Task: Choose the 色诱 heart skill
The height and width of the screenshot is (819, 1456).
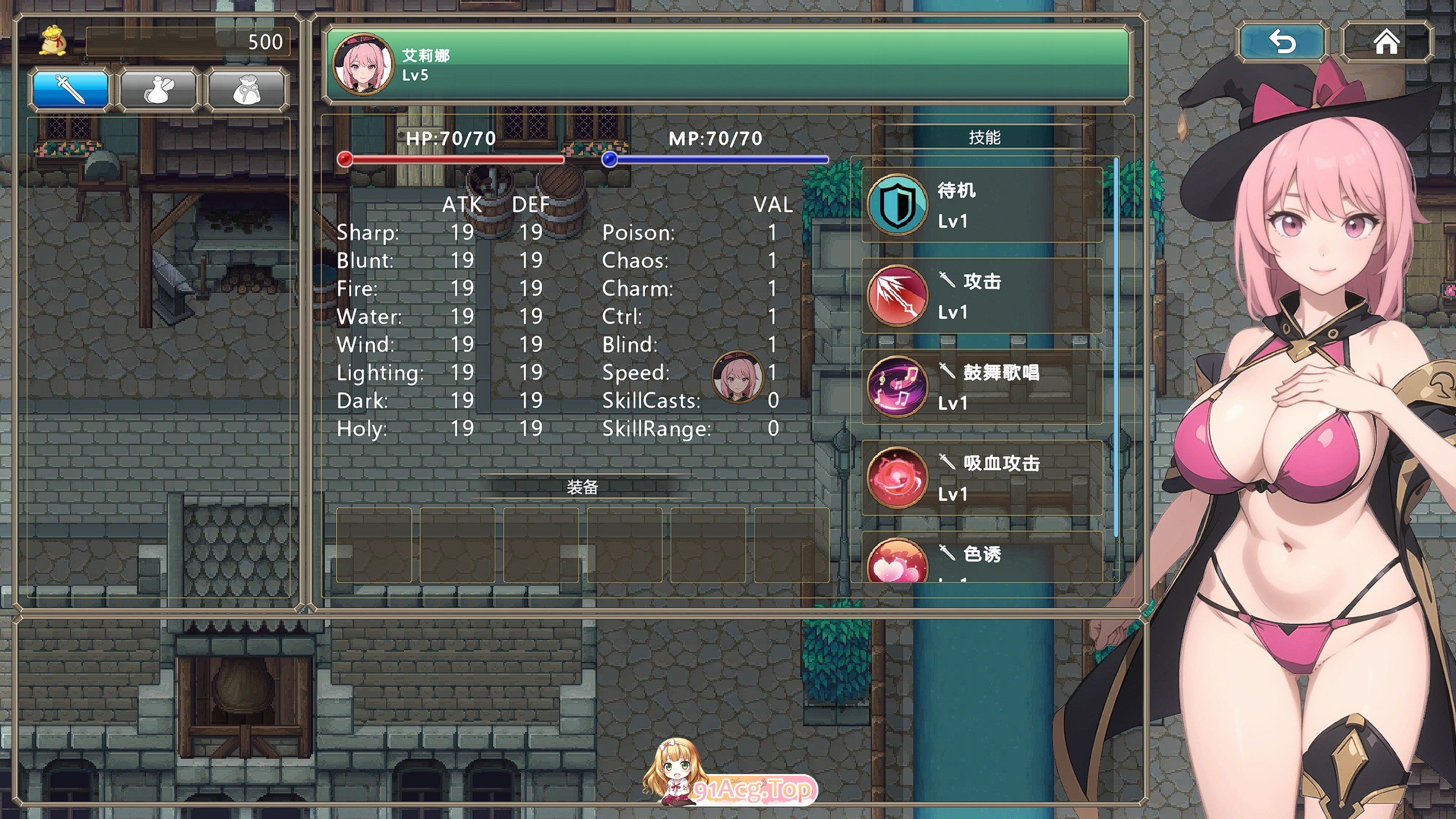Action: coord(982,559)
